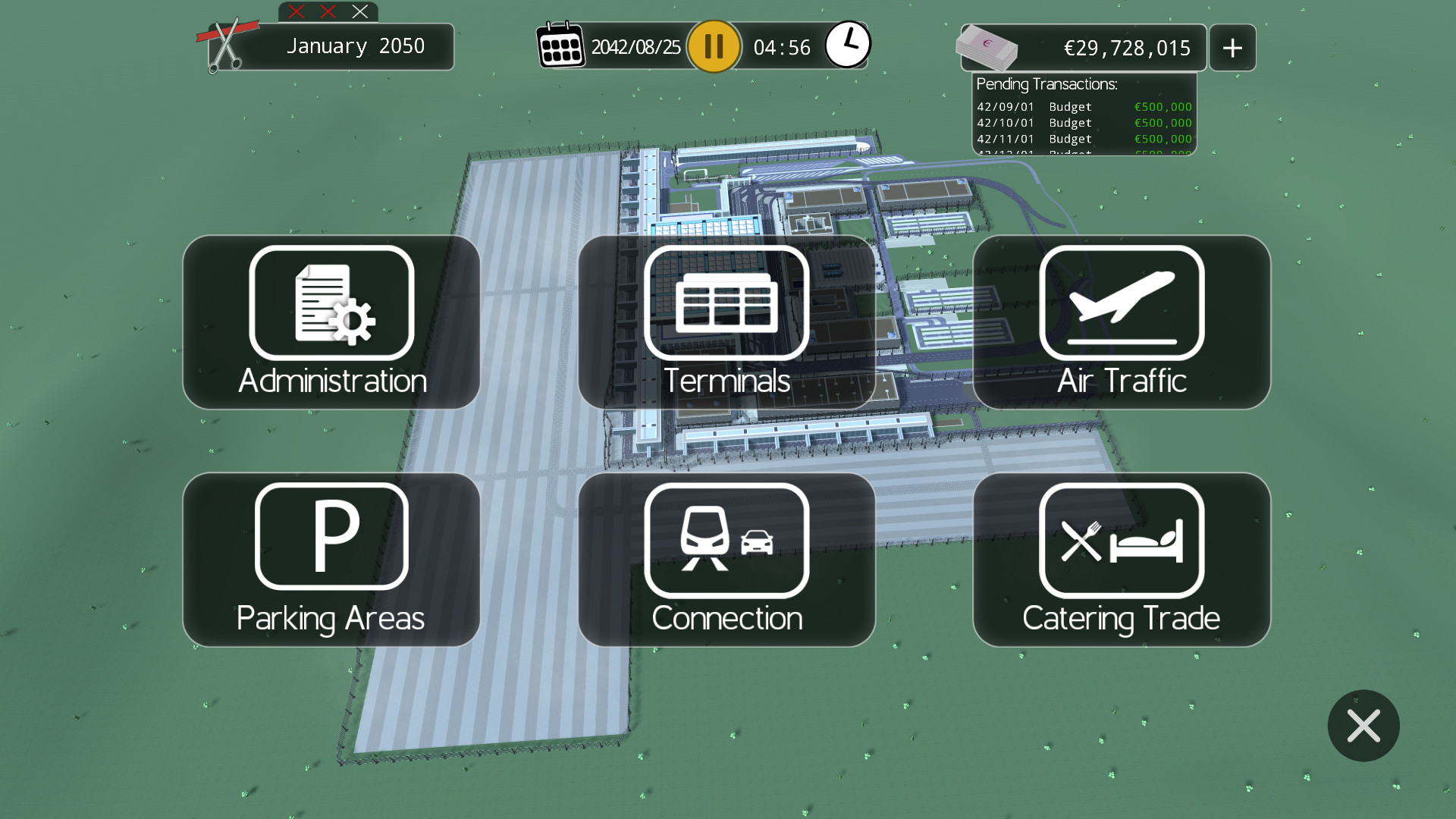1456x819 pixels.
Task: Open the Catering Trade panel
Action: pyautogui.click(x=1121, y=560)
